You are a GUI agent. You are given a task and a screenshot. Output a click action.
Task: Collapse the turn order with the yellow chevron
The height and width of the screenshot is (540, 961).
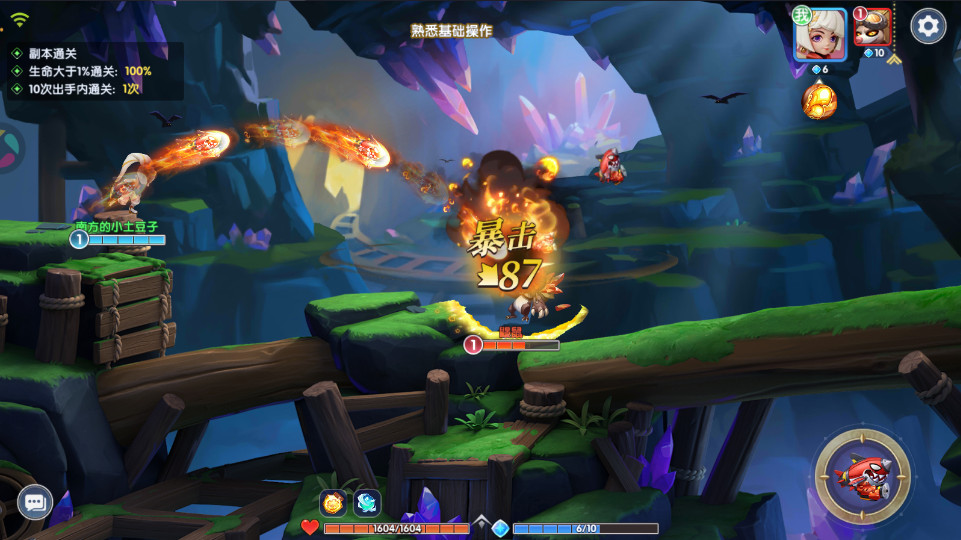pos(893,59)
